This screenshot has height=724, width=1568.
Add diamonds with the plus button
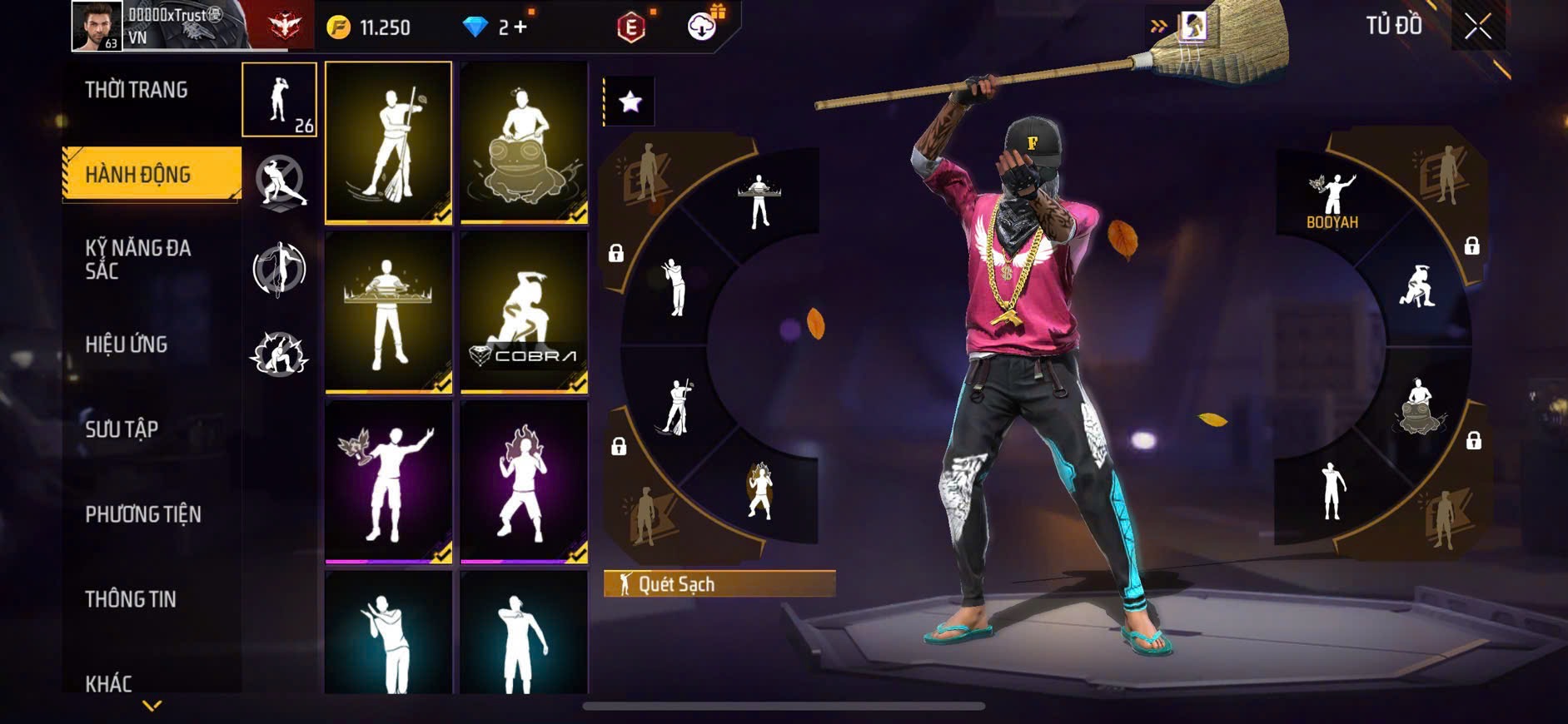point(520,27)
